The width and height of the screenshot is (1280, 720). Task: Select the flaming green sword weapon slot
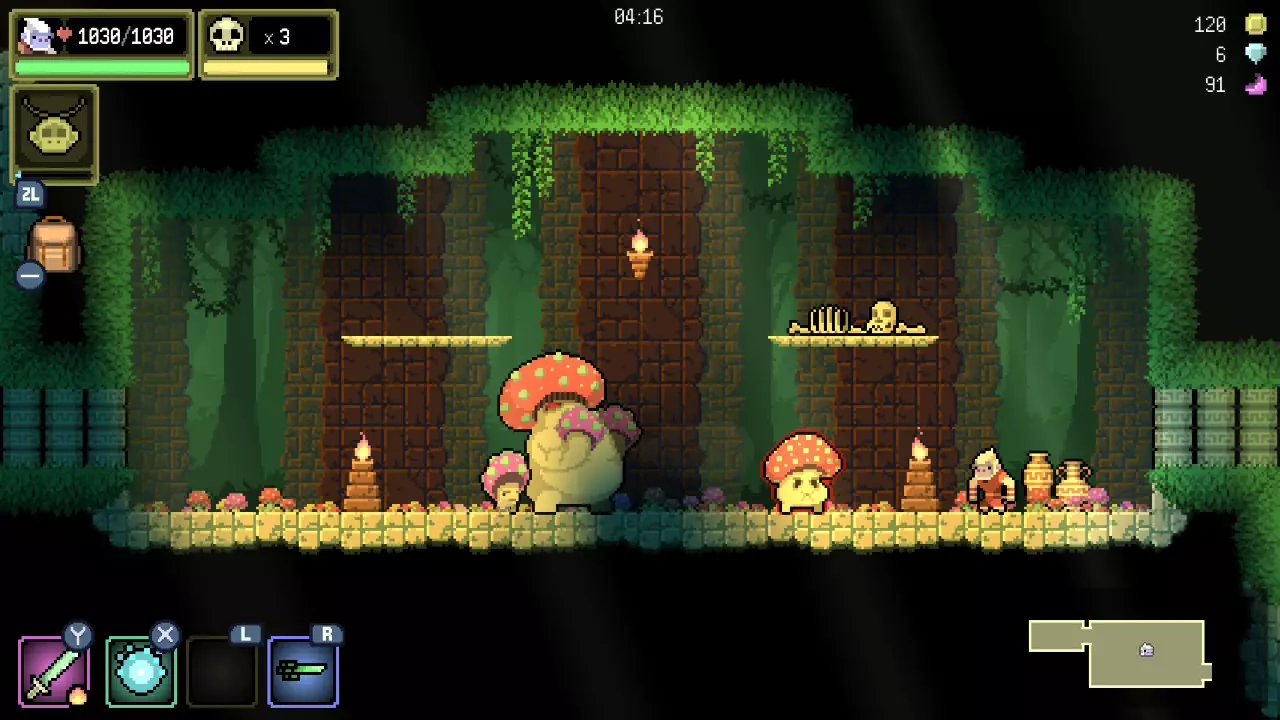click(54, 671)
